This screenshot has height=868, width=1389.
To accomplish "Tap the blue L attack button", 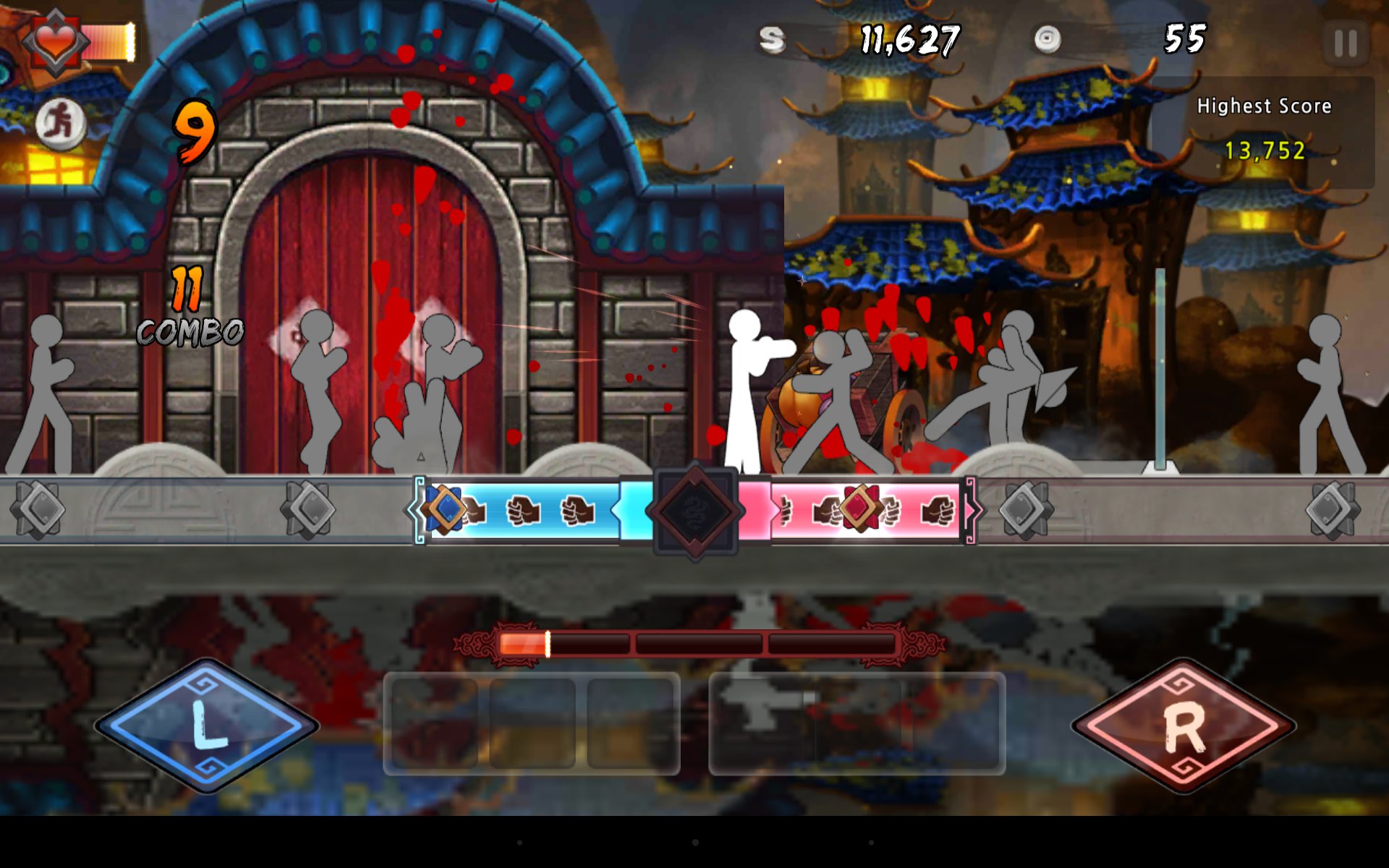I will [208, 726].
